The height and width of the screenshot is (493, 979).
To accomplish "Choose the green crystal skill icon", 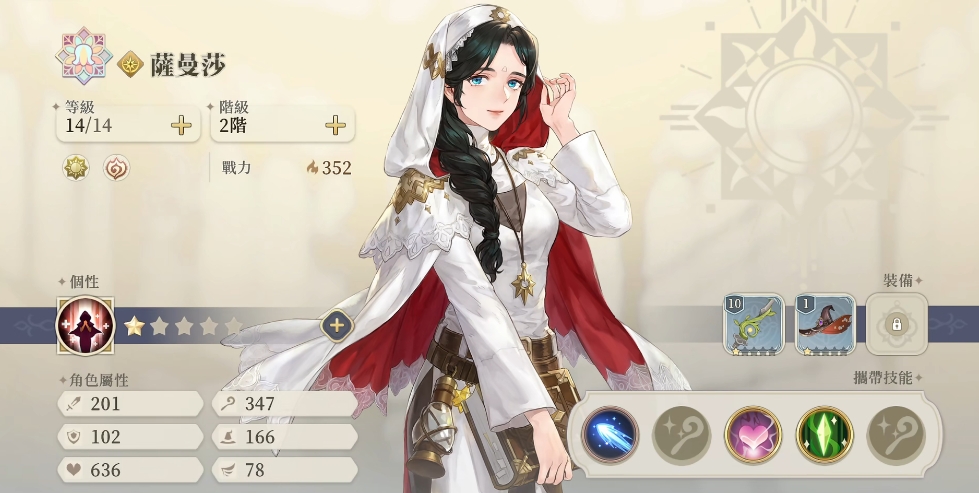I will click(x=824, y=434).
